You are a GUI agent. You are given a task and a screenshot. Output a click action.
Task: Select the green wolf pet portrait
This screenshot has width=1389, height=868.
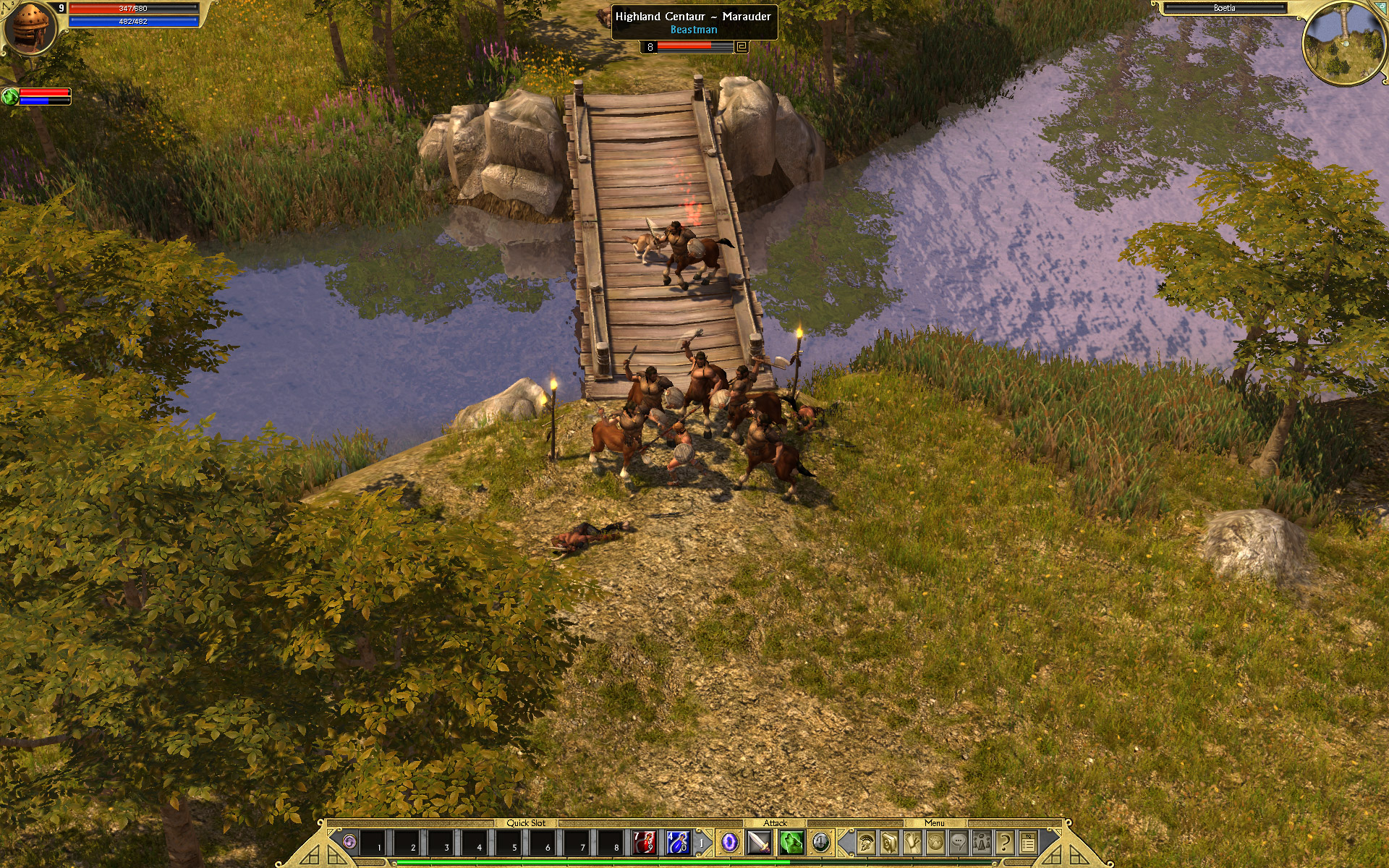(x=10, y=96)
